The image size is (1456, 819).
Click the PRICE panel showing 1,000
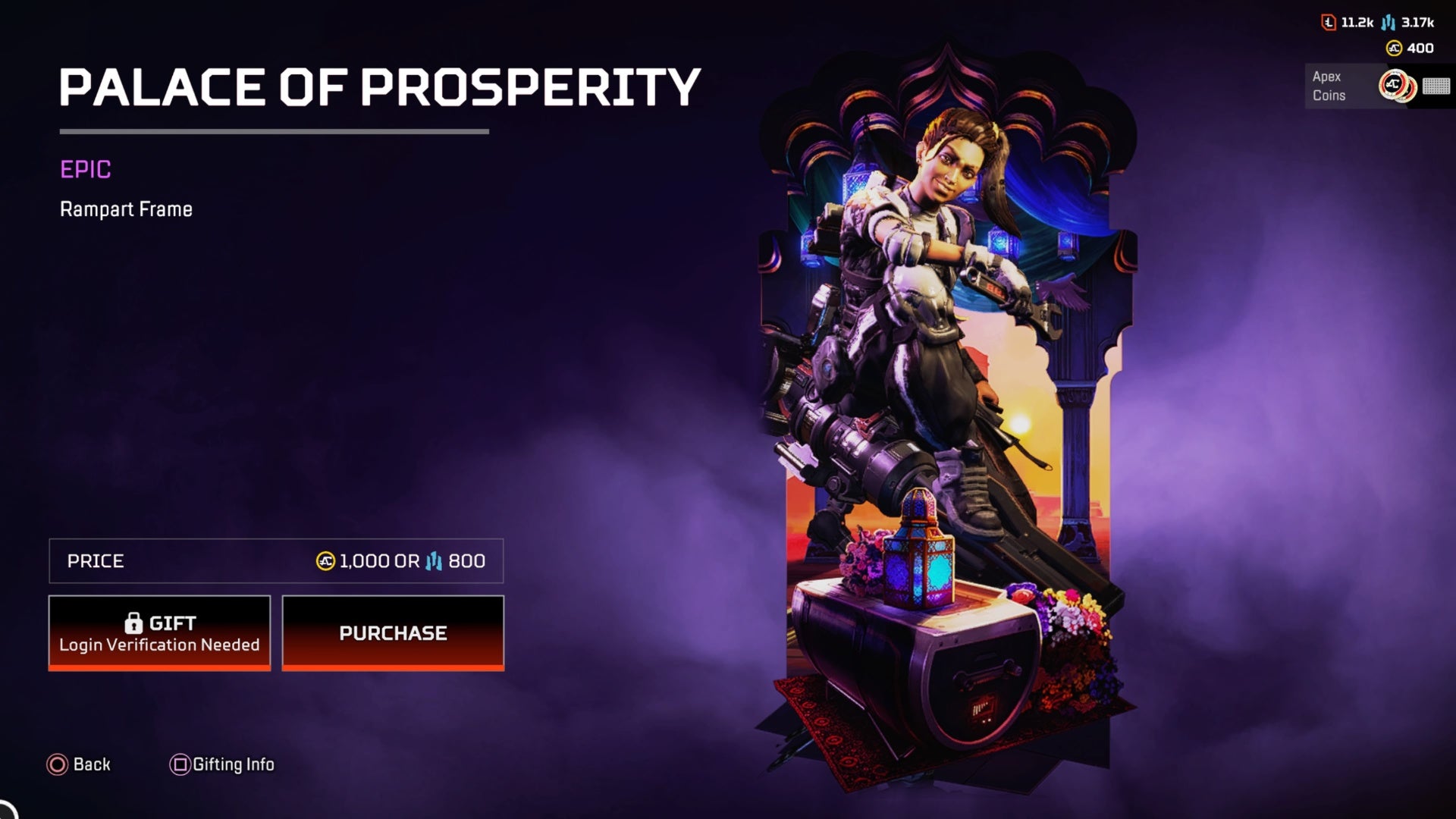click(x=277, y=561)
